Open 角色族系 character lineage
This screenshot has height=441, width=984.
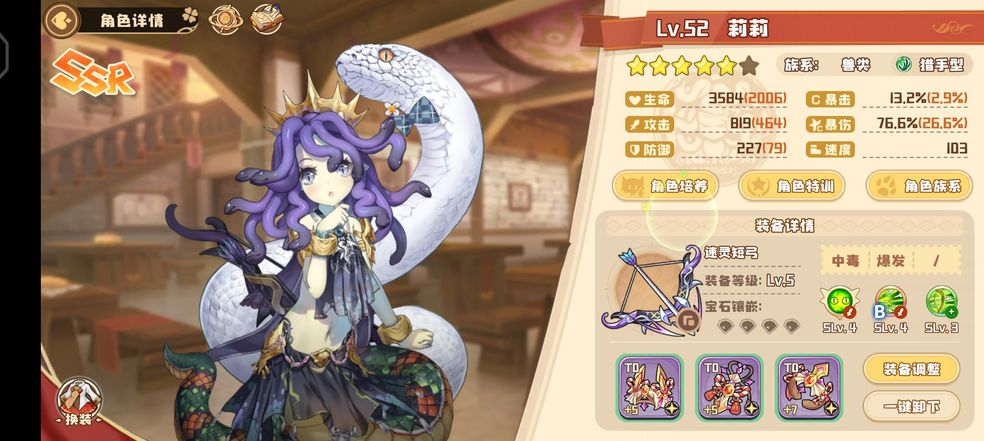point(919,186)
